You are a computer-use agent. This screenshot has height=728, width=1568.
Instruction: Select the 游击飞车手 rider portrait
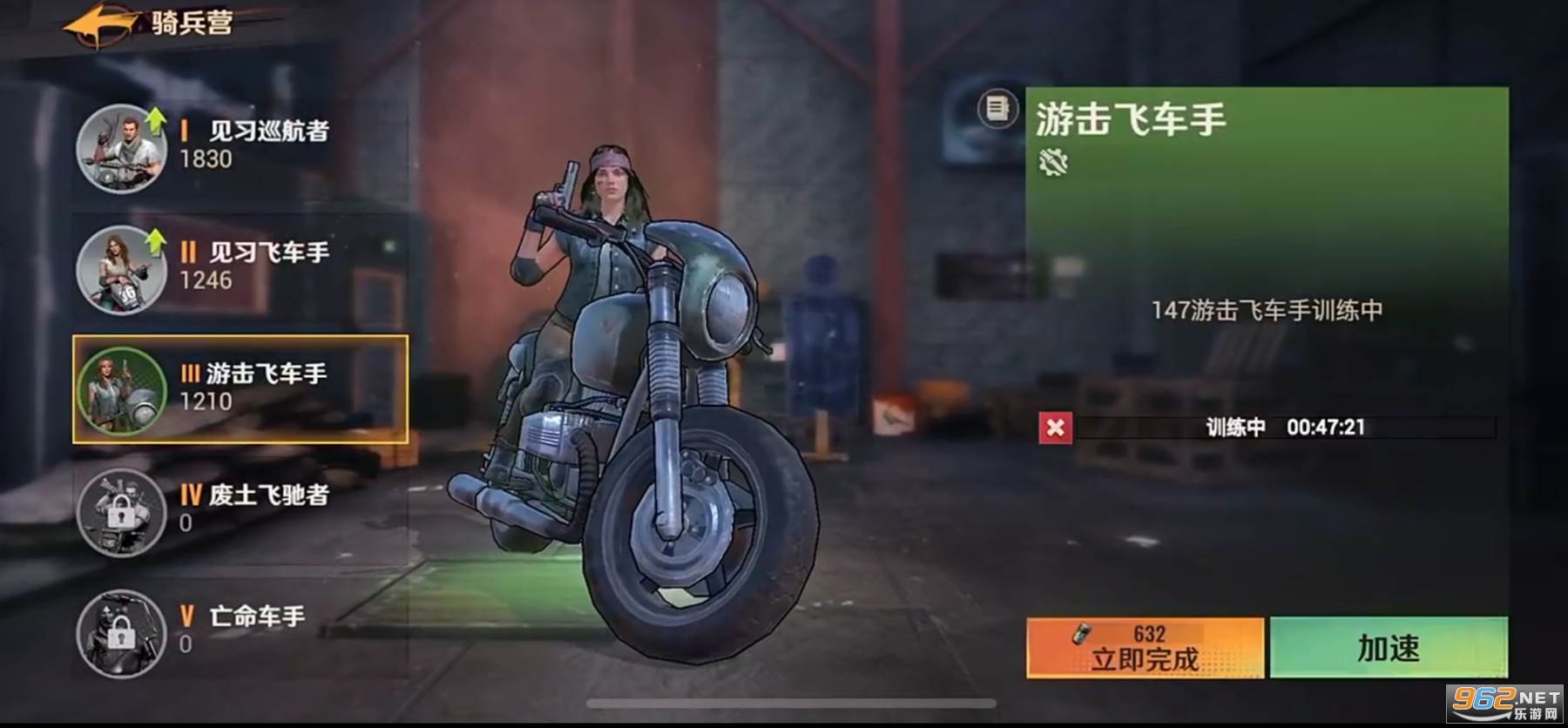point(122,392)
